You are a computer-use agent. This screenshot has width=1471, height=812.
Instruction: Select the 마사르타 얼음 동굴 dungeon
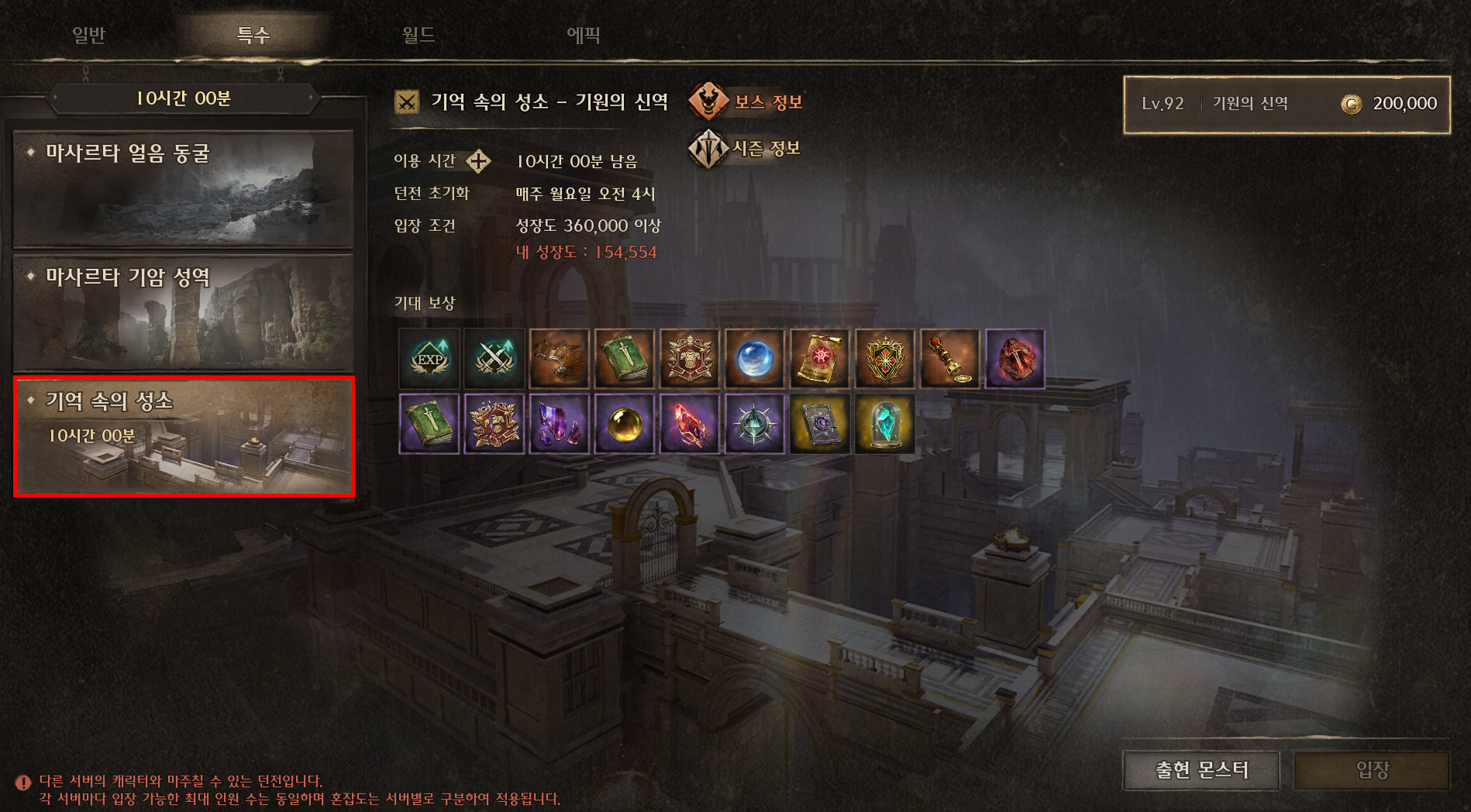point(184,189)
